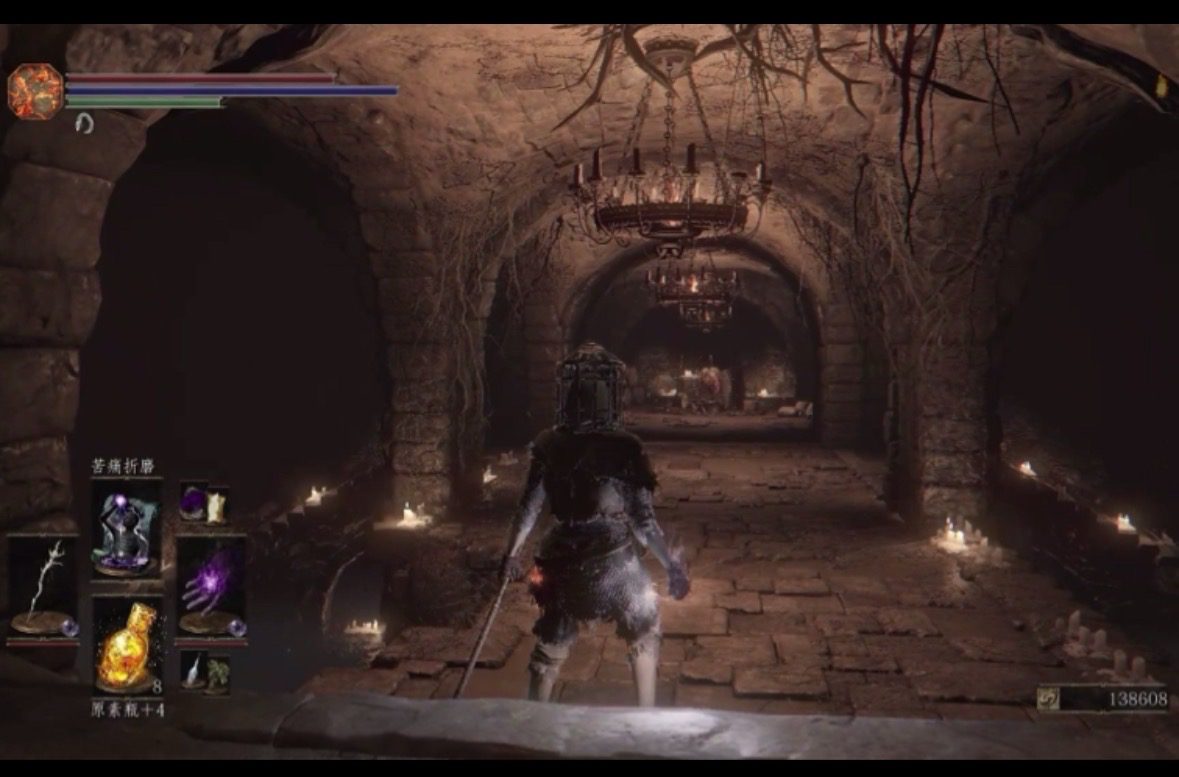Click the ember status icon beside the bars
Screen dimensions: 1179x777
click(35, 91)
